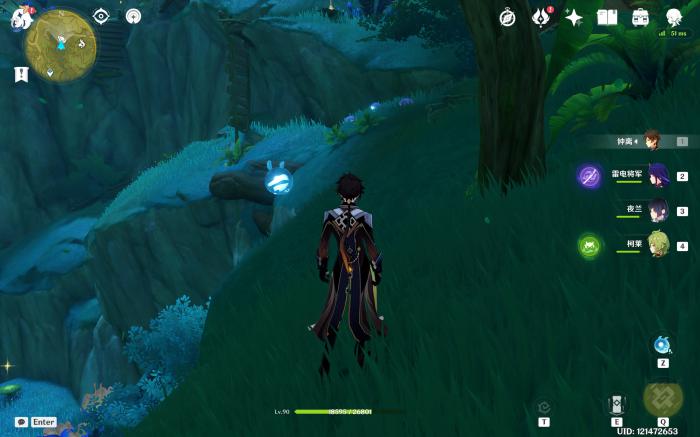Viewport: 700px width, 437px height.
Task: Open the Wish star icon
Action: 574,18
